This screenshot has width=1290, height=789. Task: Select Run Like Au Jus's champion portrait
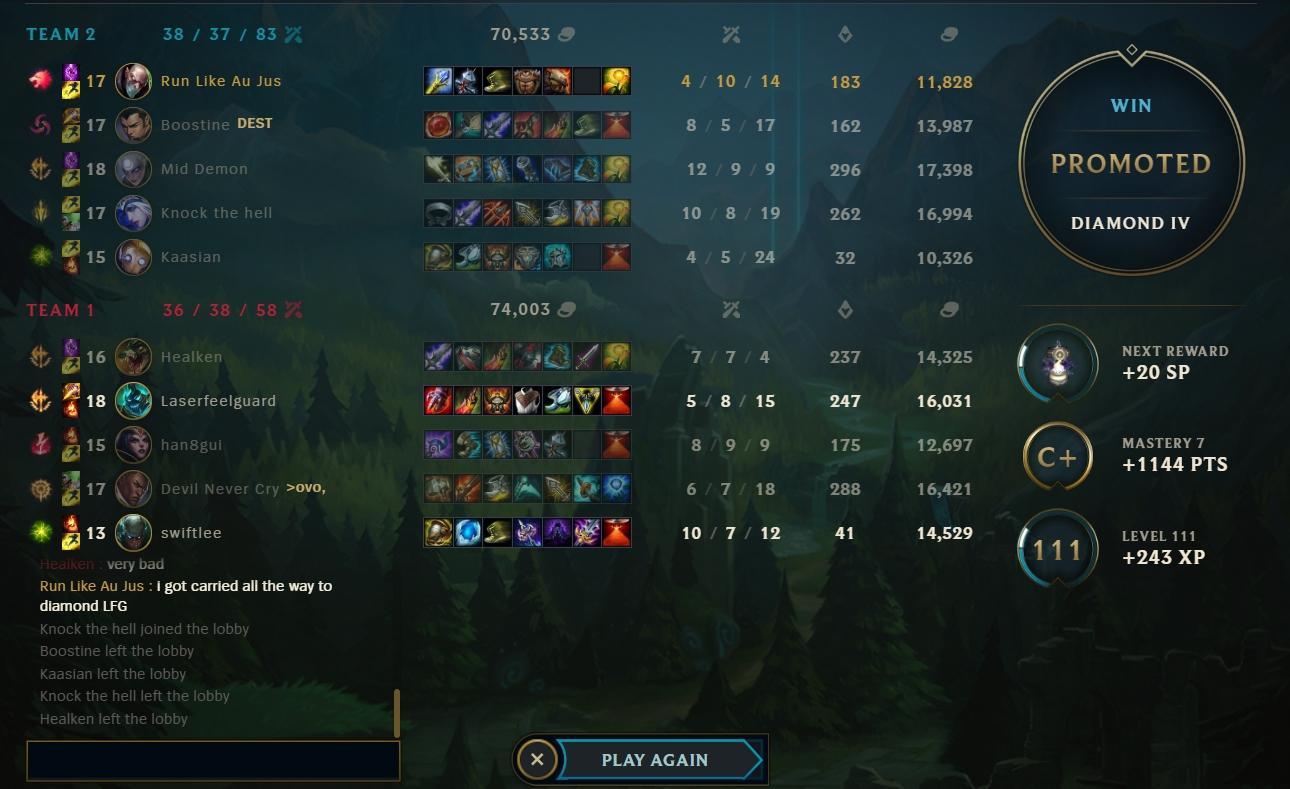[135, 80]
